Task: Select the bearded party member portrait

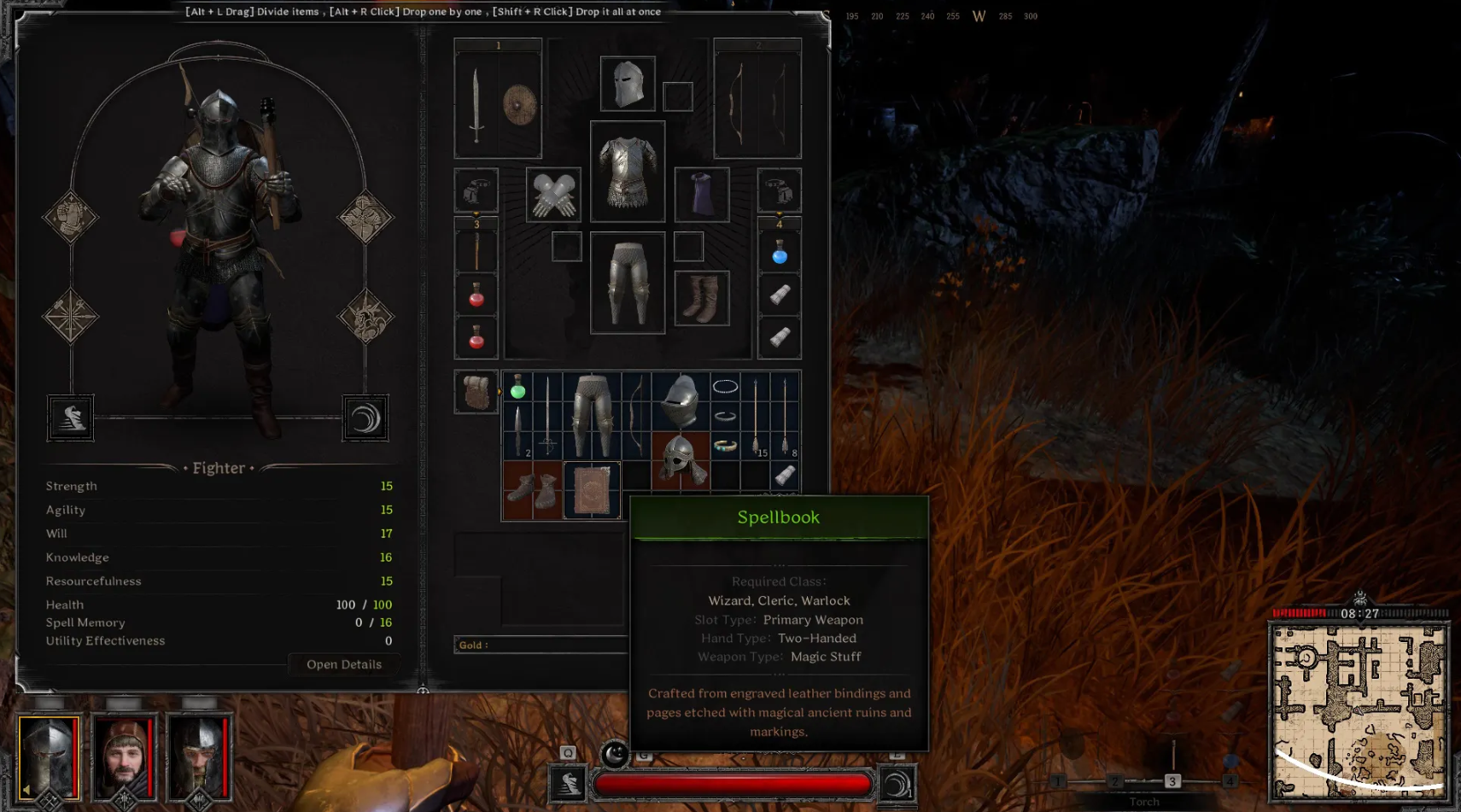Action: pos(125,757)
